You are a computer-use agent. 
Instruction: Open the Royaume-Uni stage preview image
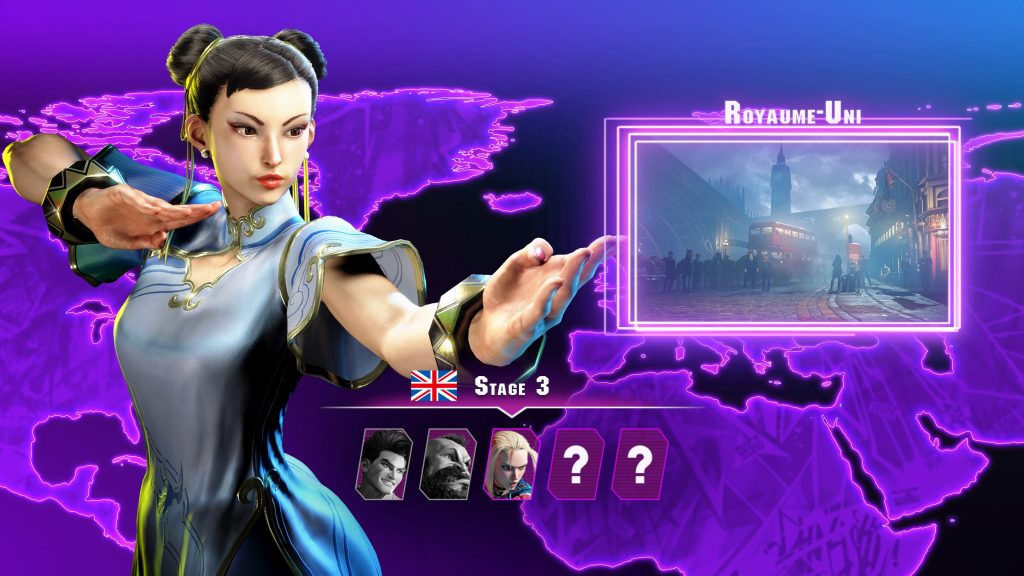pos(791,230)
